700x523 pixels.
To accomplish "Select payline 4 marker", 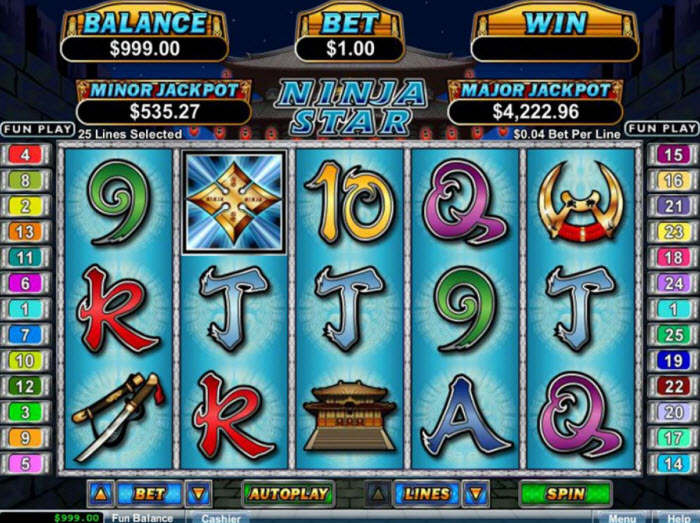I will tap(26, 155).
